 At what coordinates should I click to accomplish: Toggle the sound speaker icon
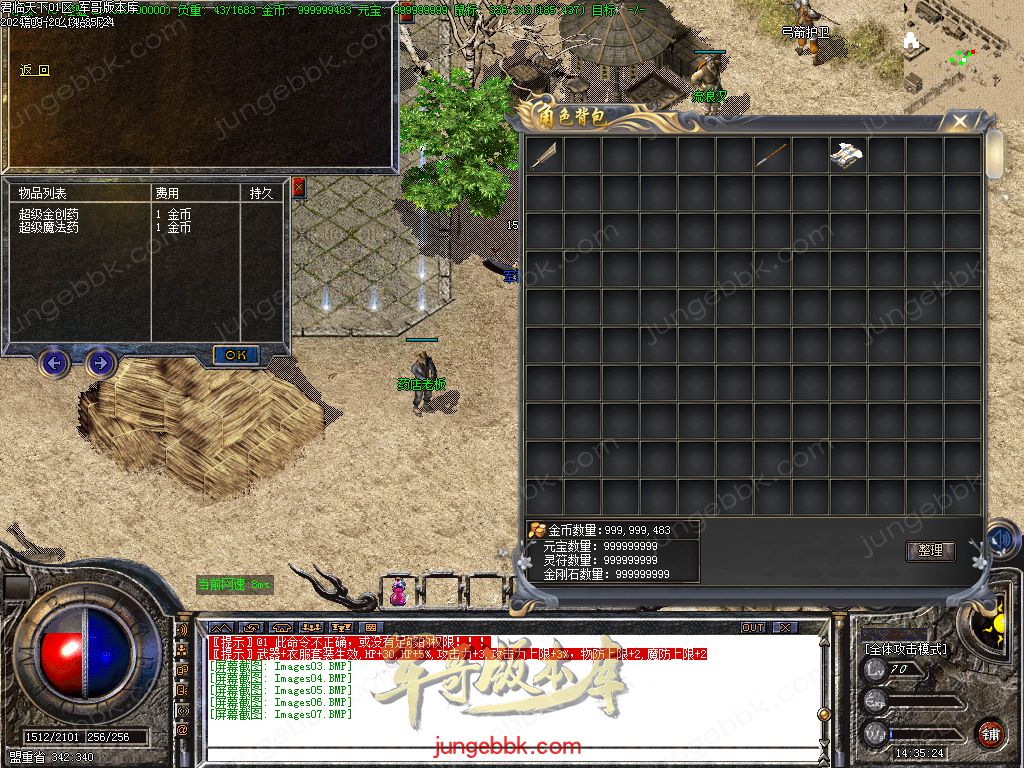pyautogui.click(x=1001, y=540)
